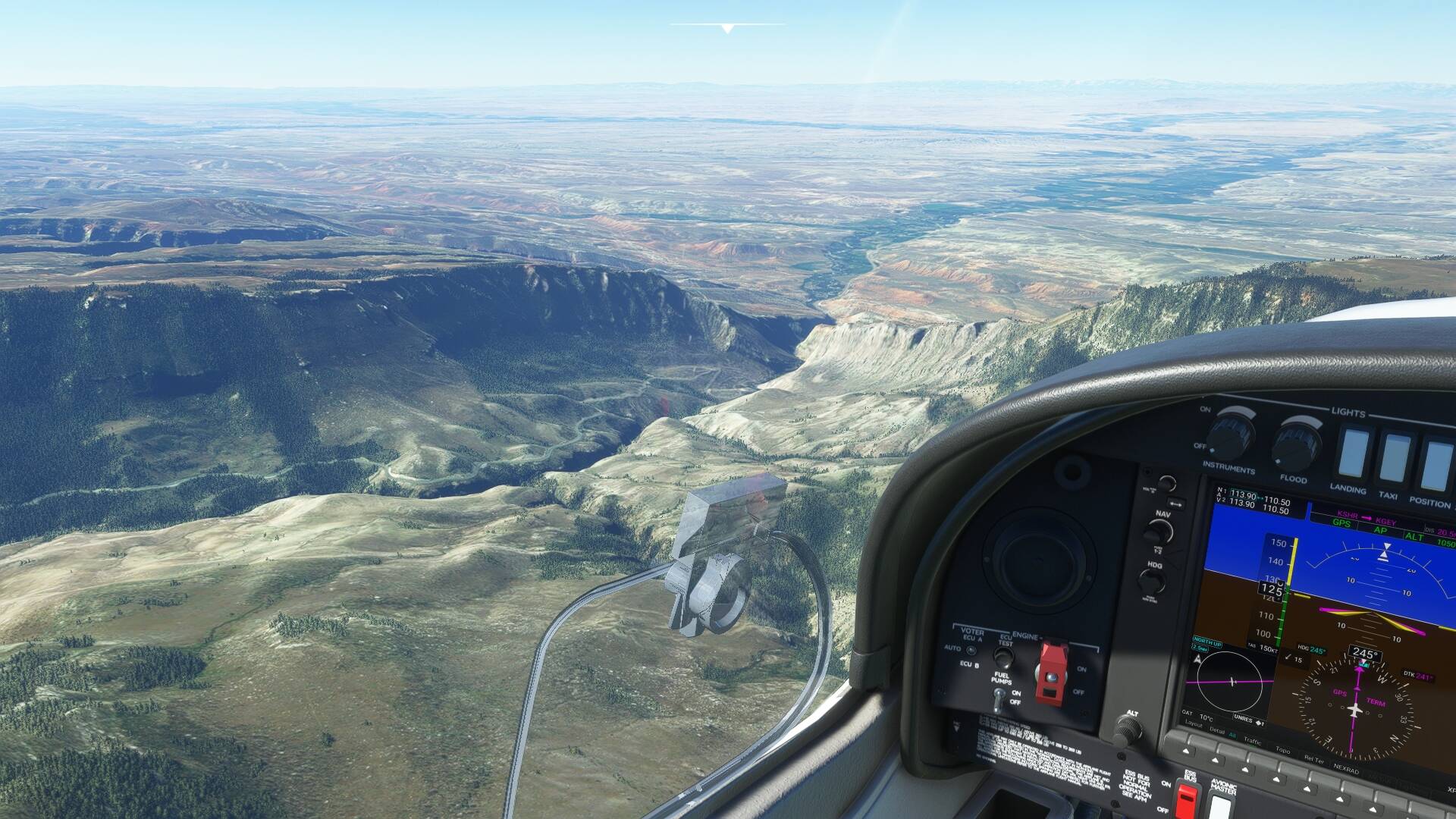
Task: Click the ALT altitude knob
Action: [1128, 730]
